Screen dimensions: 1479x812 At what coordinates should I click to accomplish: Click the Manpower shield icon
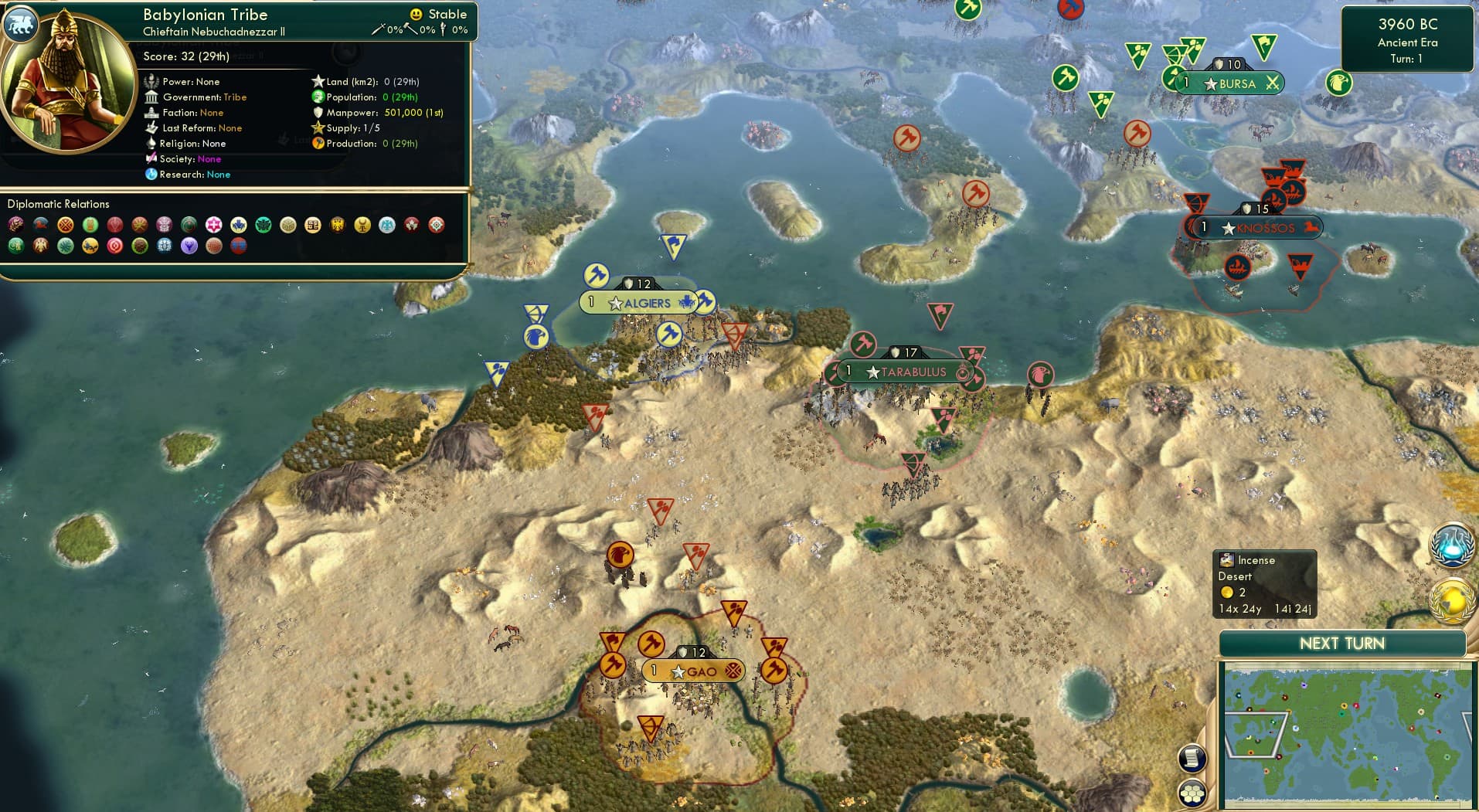pos(317,112)
